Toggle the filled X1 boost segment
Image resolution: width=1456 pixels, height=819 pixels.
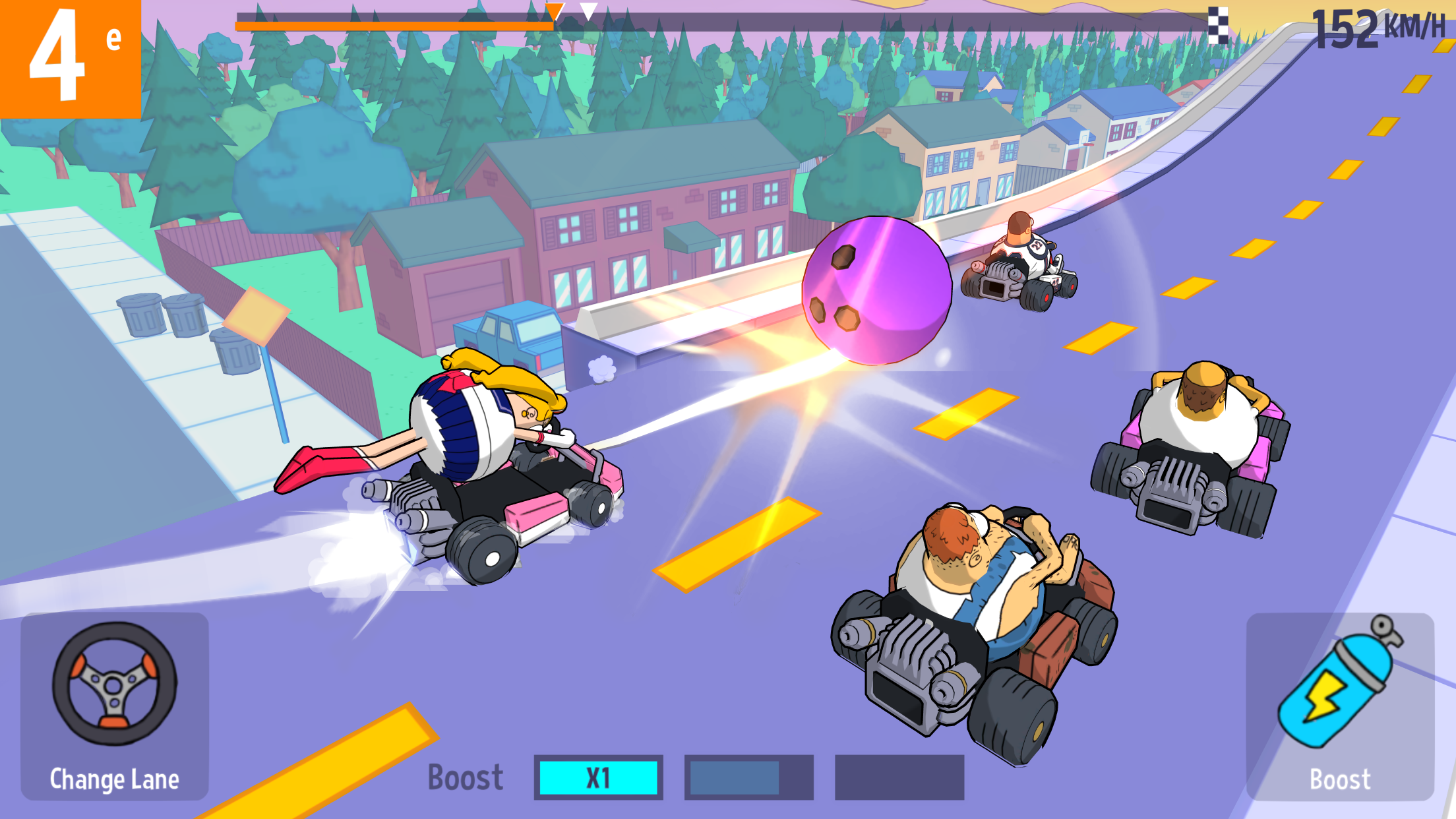tap(599, 776)
